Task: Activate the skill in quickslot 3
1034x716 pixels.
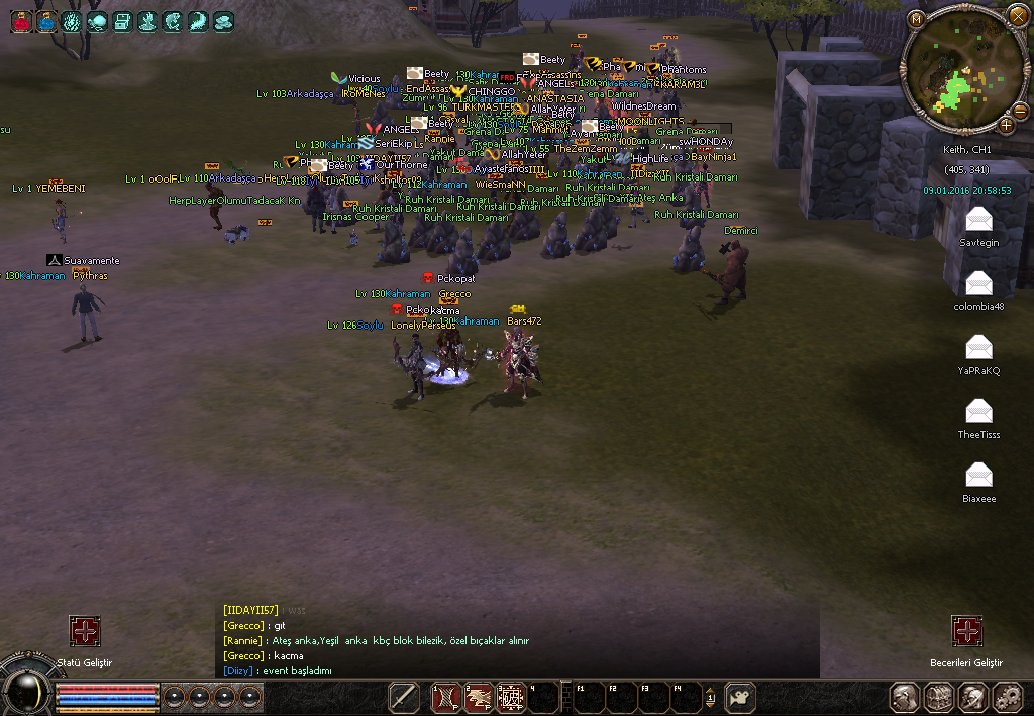Action: pos(511,696)
